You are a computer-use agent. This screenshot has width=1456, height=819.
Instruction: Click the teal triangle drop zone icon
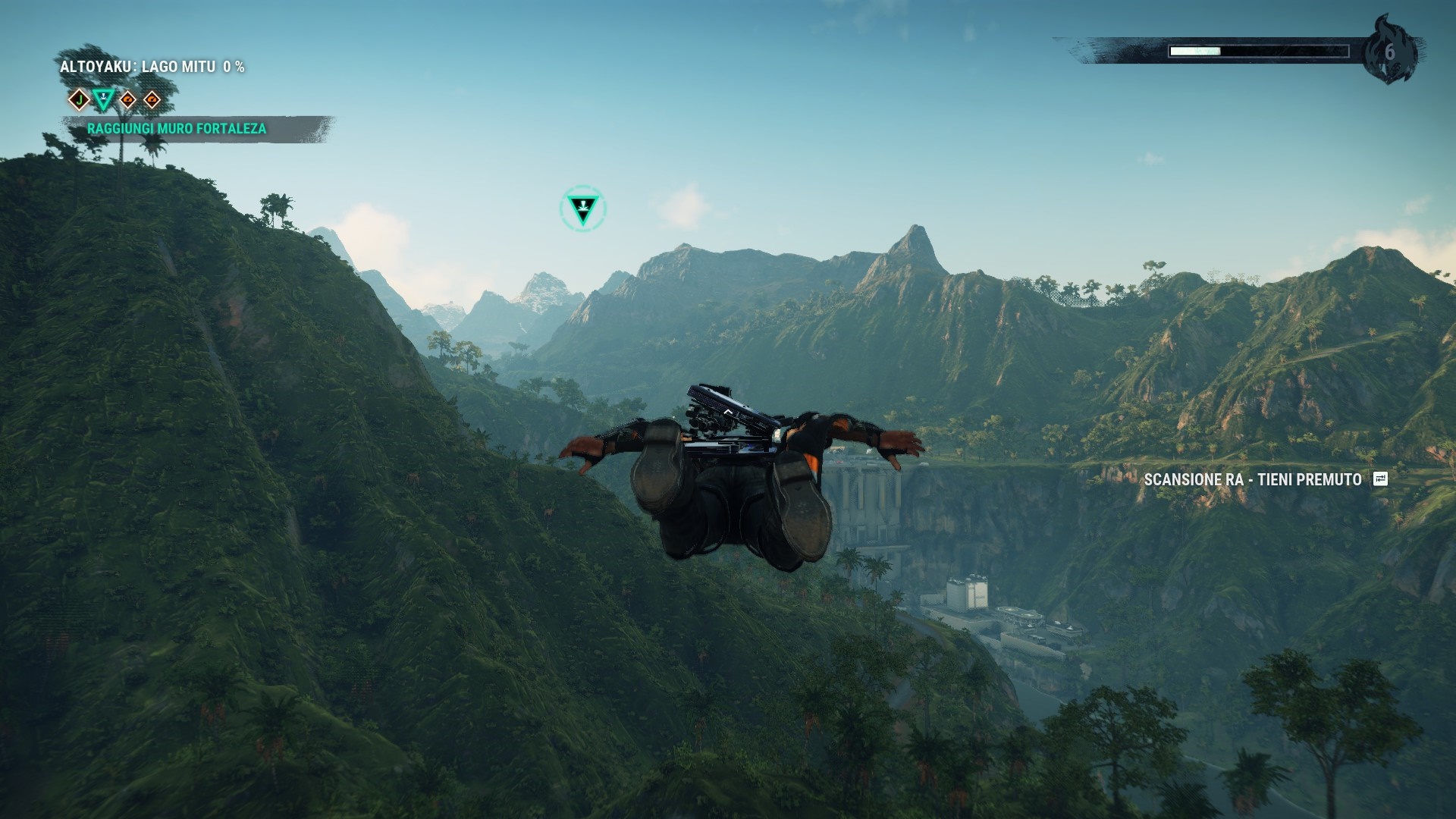coord(102,98)
